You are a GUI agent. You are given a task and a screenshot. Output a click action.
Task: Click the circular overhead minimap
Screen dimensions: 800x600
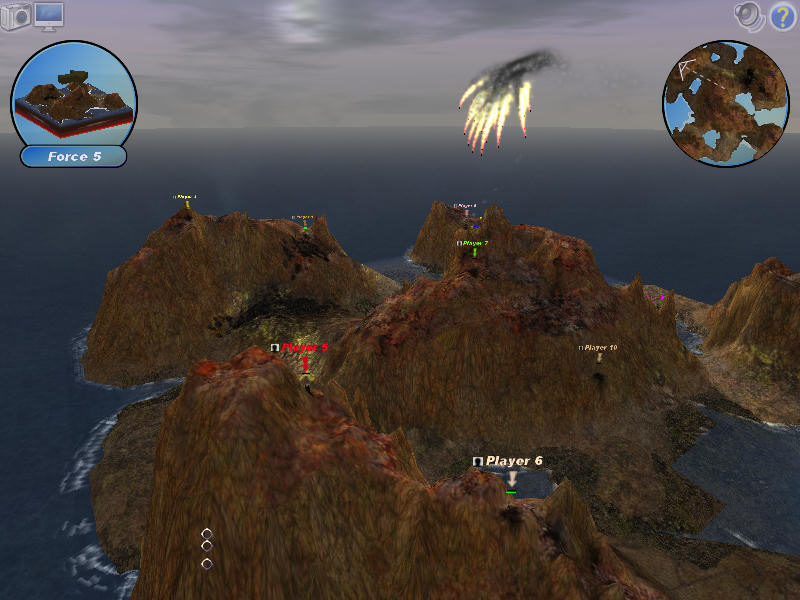click(725, 103)
